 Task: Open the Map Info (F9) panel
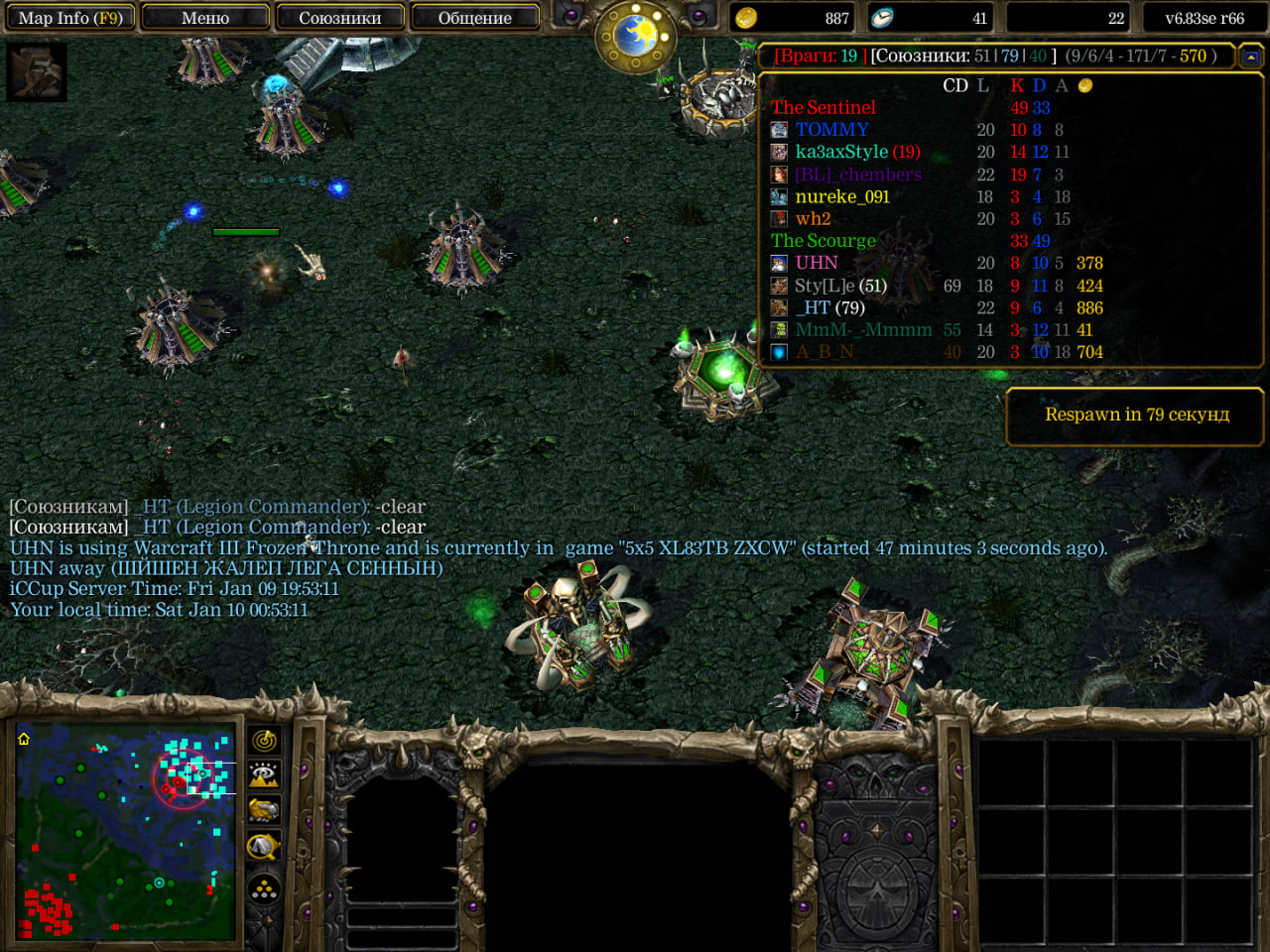click(x=69, y=18)
